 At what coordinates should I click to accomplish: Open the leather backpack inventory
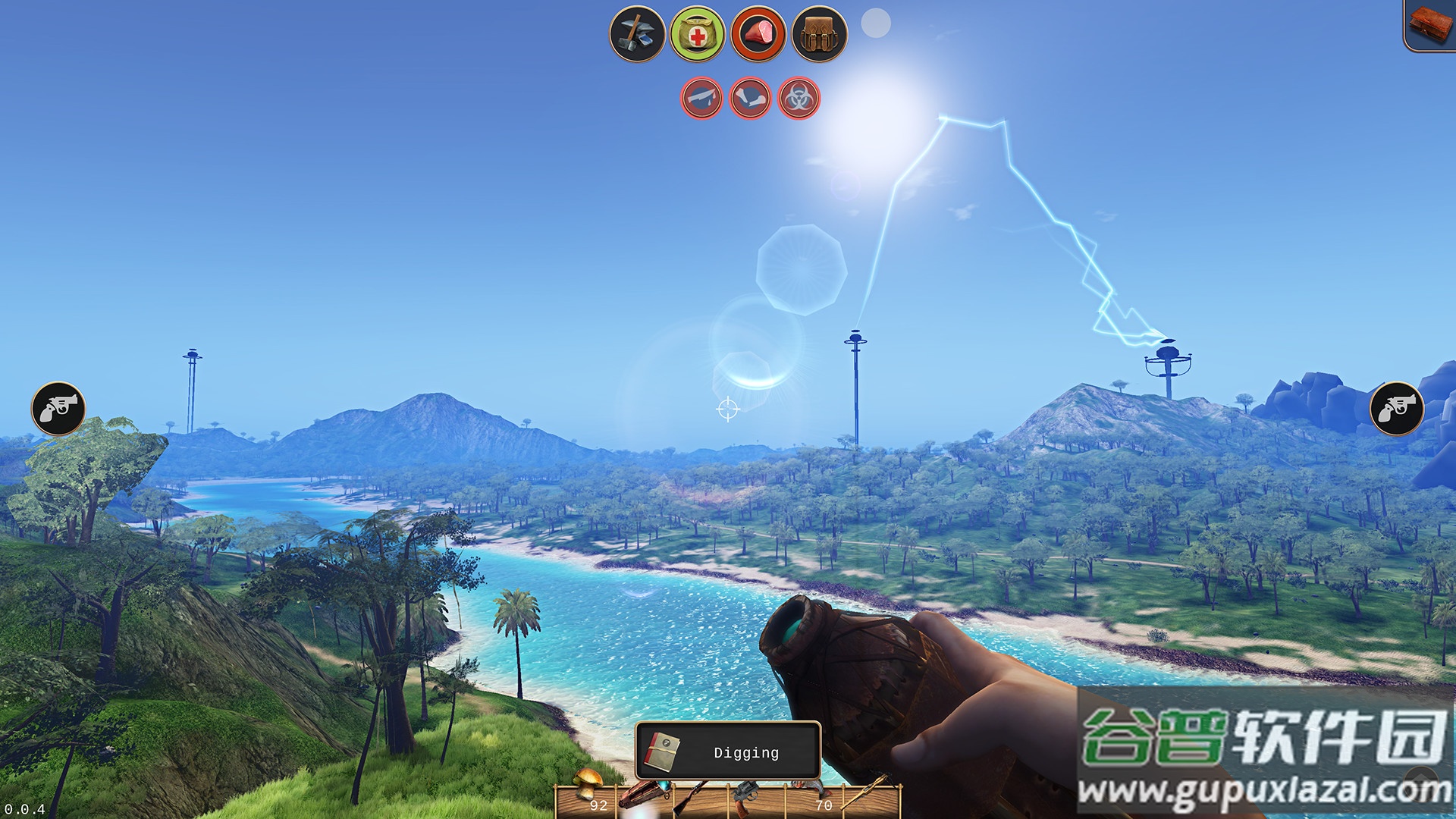click(819, 33)
